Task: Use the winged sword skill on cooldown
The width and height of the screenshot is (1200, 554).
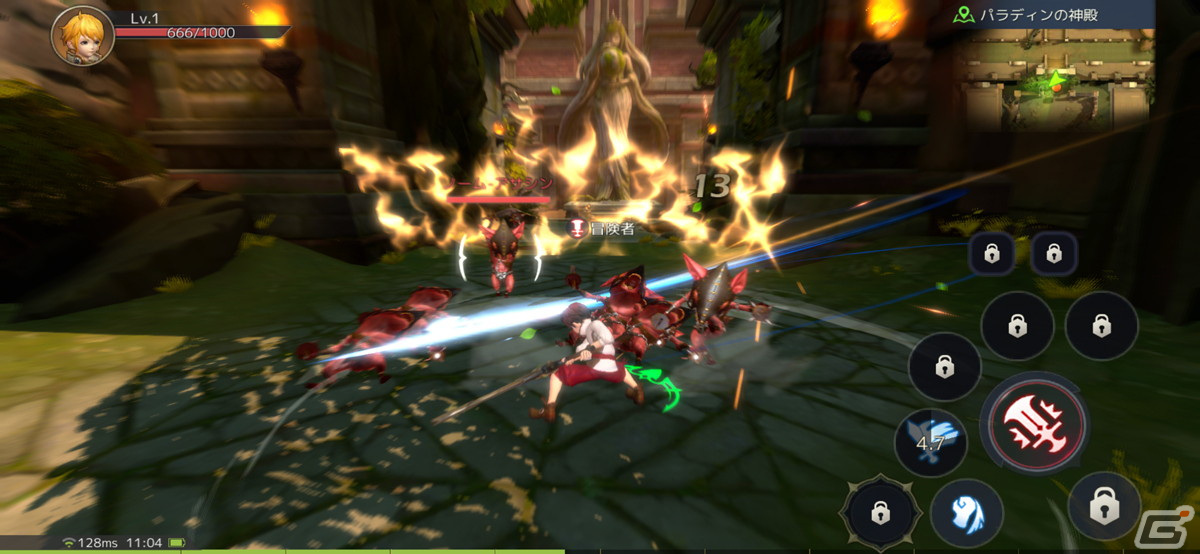Action: click(930, 441)
